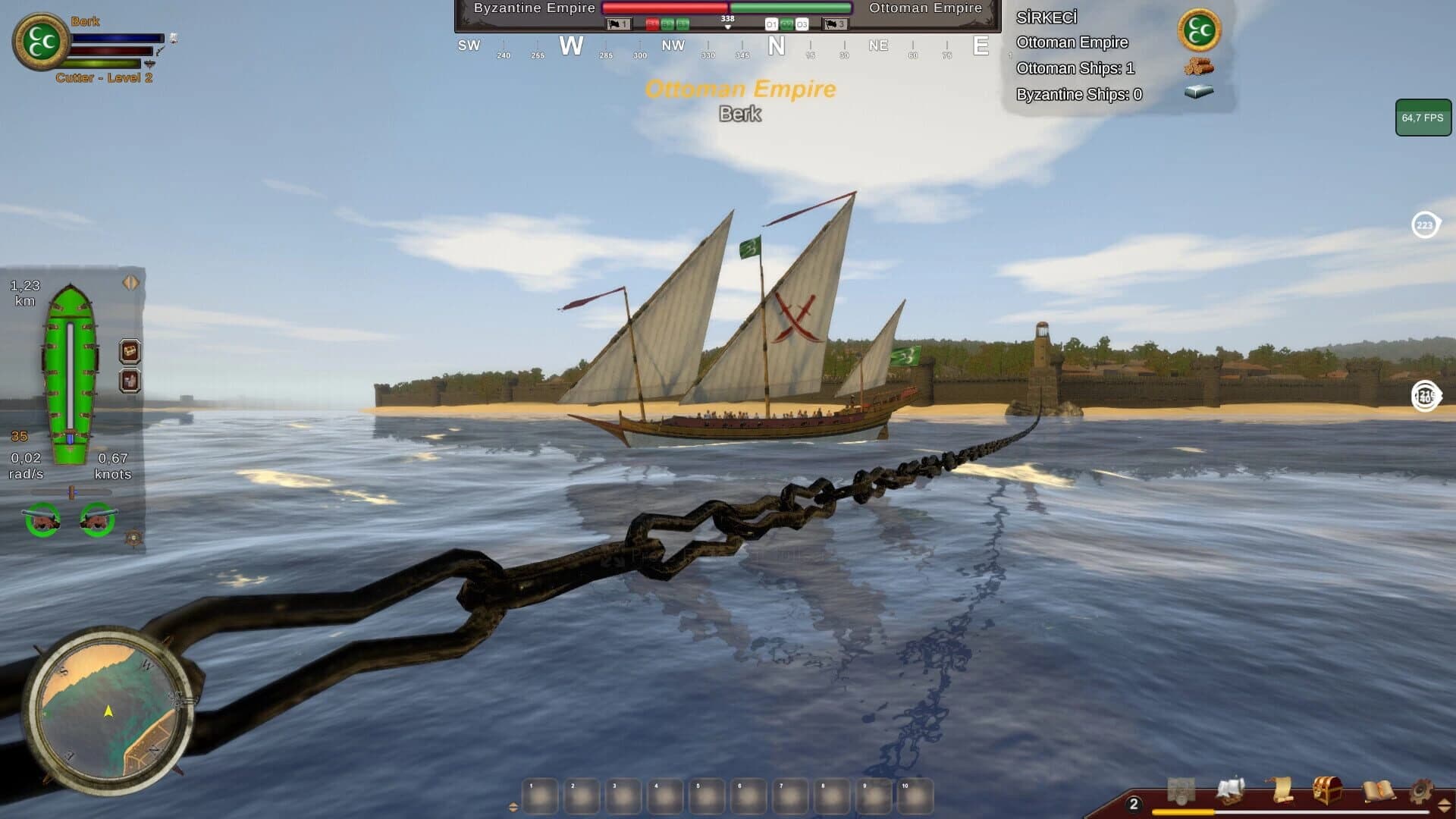Click the 64,7 FPS counter
The image size is (1456, 819).
coord(1424,118)
